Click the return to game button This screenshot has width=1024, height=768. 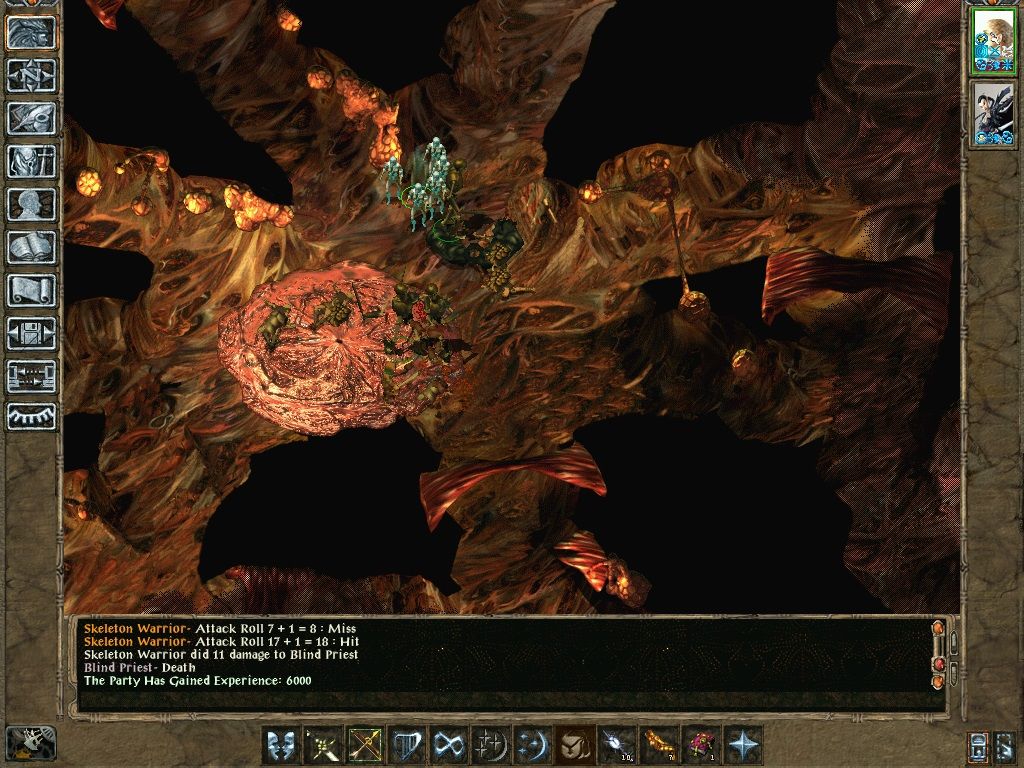click(x=31, y=33)
